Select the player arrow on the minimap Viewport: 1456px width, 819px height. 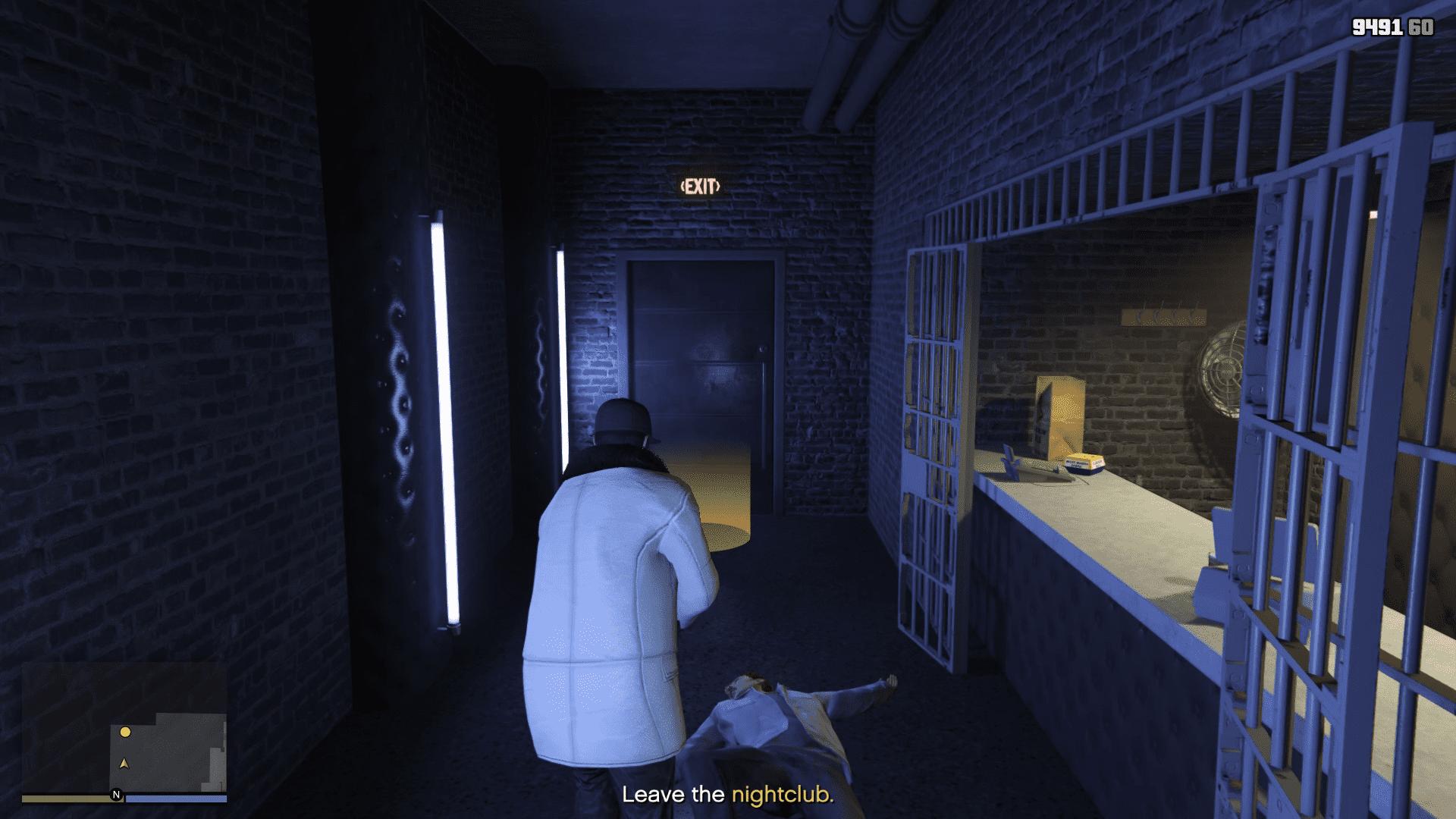pyautogui.click(x=124, y=764)
